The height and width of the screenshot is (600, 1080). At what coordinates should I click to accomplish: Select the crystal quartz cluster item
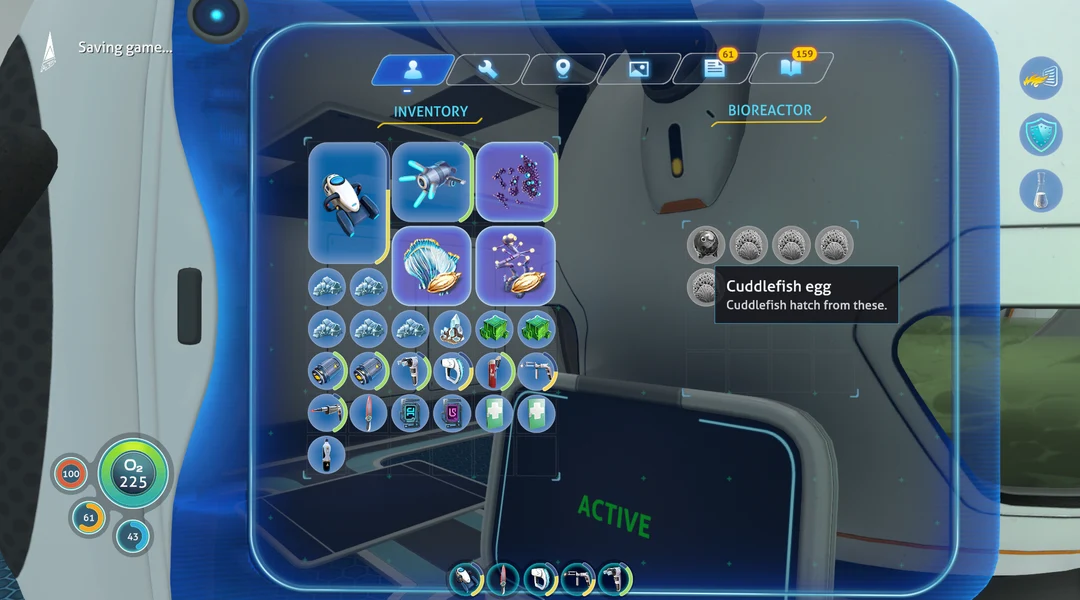[452, 328]
